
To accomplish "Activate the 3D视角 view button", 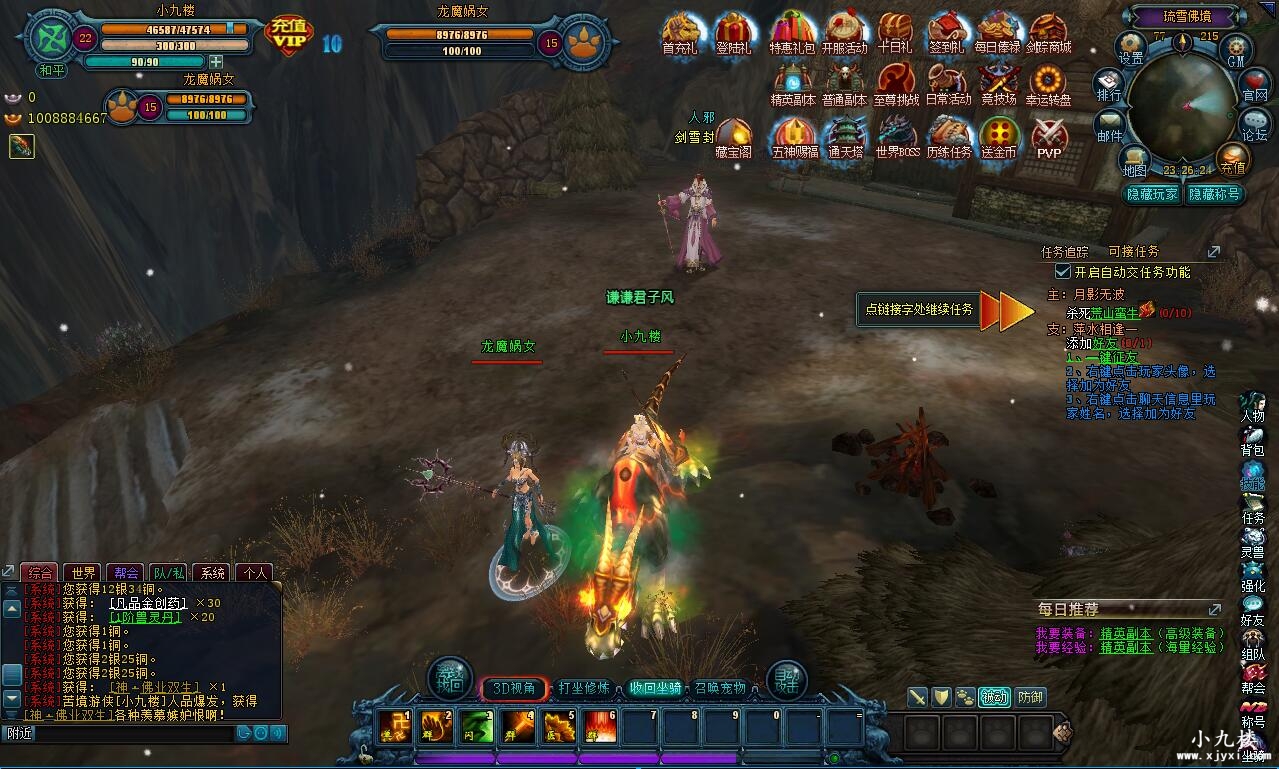I will 515,688.
